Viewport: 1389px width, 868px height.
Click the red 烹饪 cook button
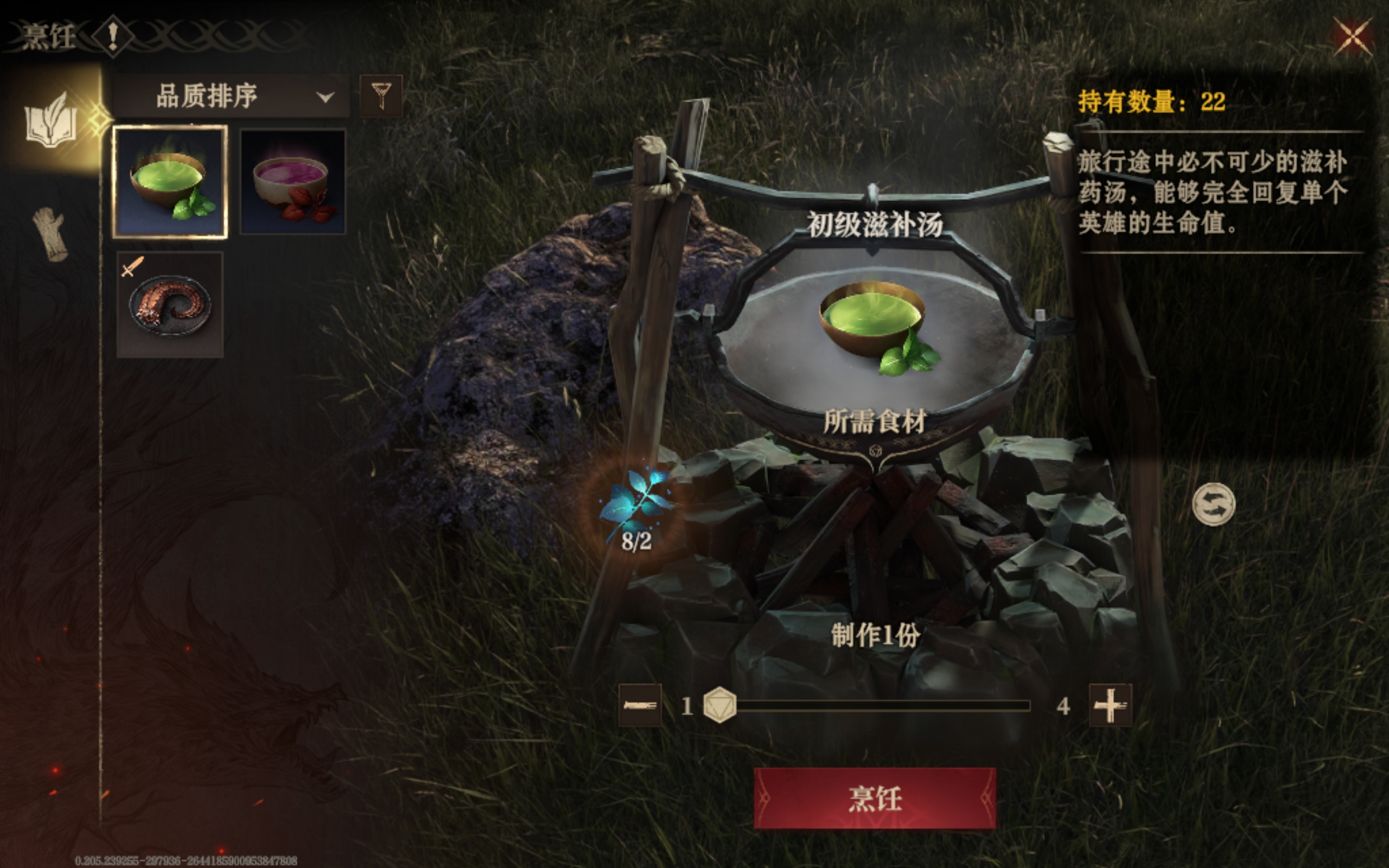(x=874, y=798)
